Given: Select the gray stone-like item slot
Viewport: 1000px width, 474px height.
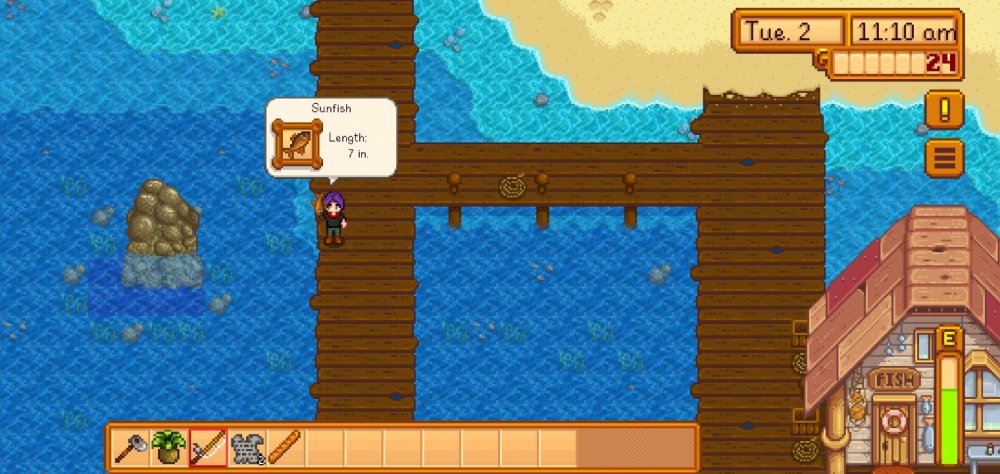Looking at the screenshot, I should (x=247, y=447).
